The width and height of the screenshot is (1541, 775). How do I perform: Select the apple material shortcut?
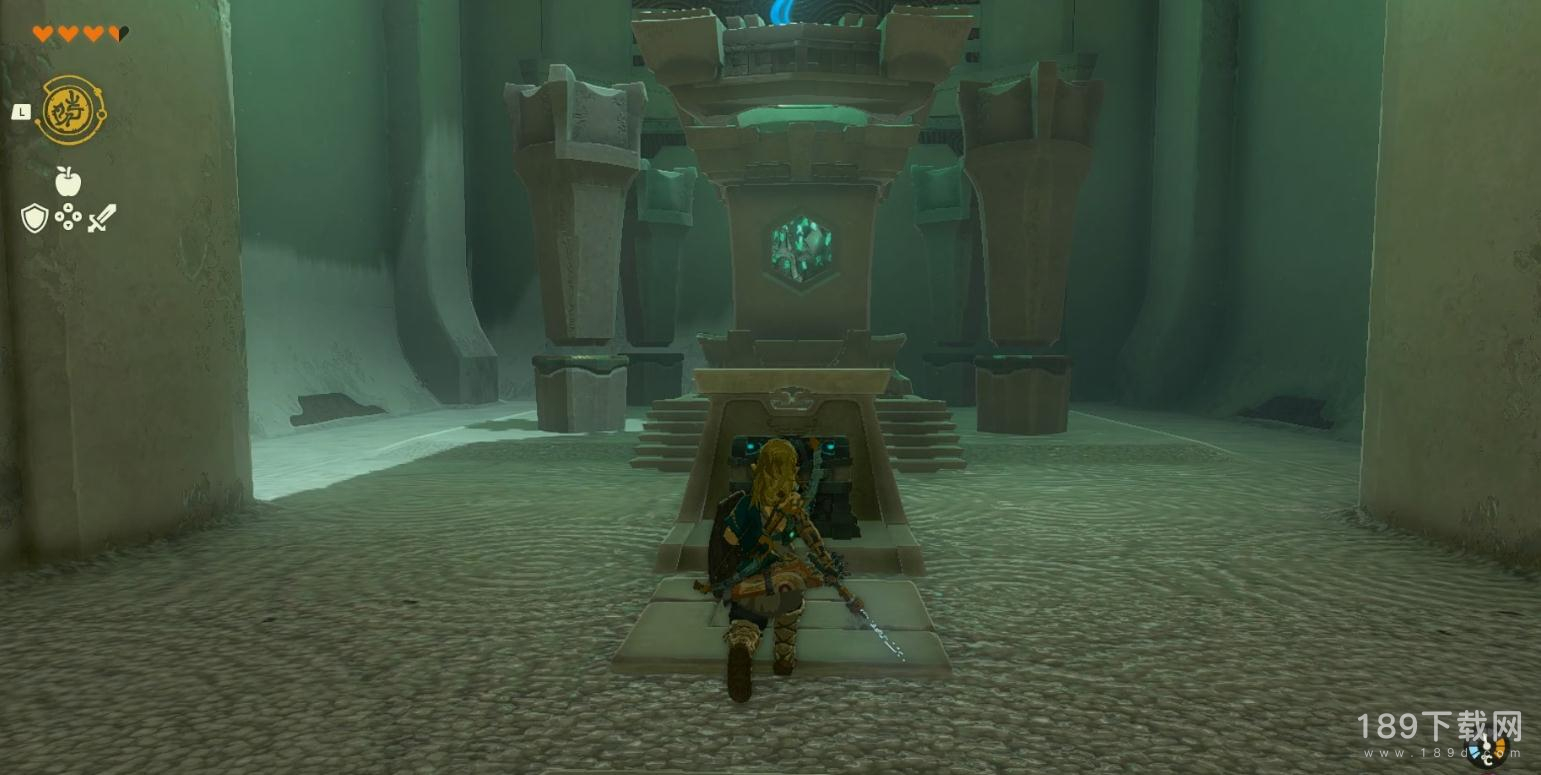pyautogui.click(x=68, y=182)
